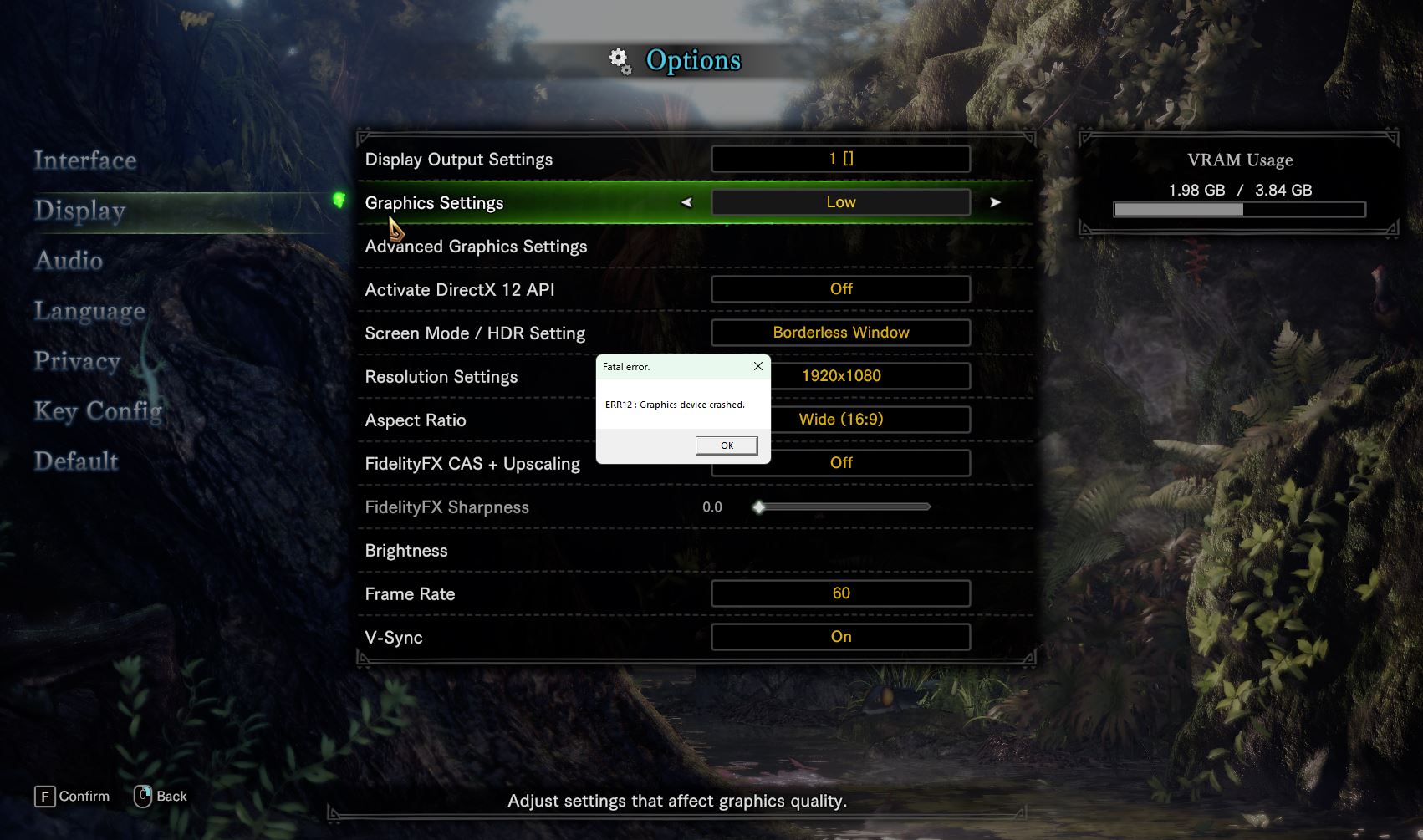Click the mouse Back icon
The image size is (1423, 840).
coord(144,795)
